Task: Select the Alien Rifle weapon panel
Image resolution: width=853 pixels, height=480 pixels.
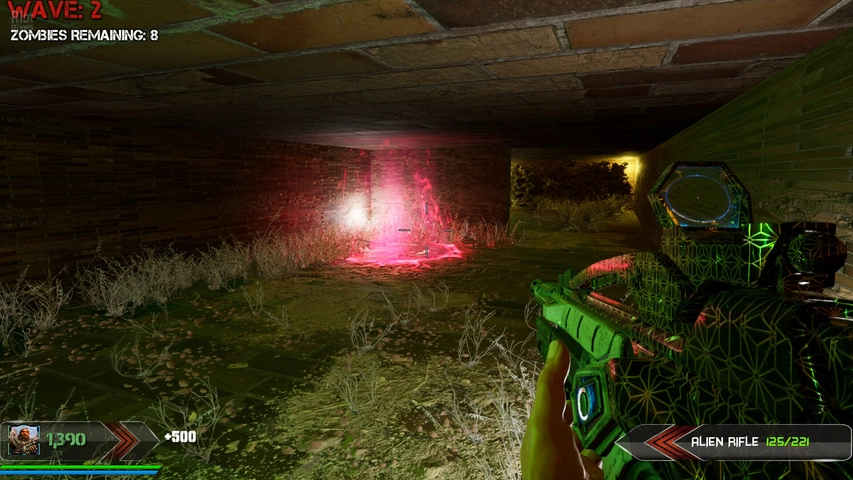Action: coord(734,441)
